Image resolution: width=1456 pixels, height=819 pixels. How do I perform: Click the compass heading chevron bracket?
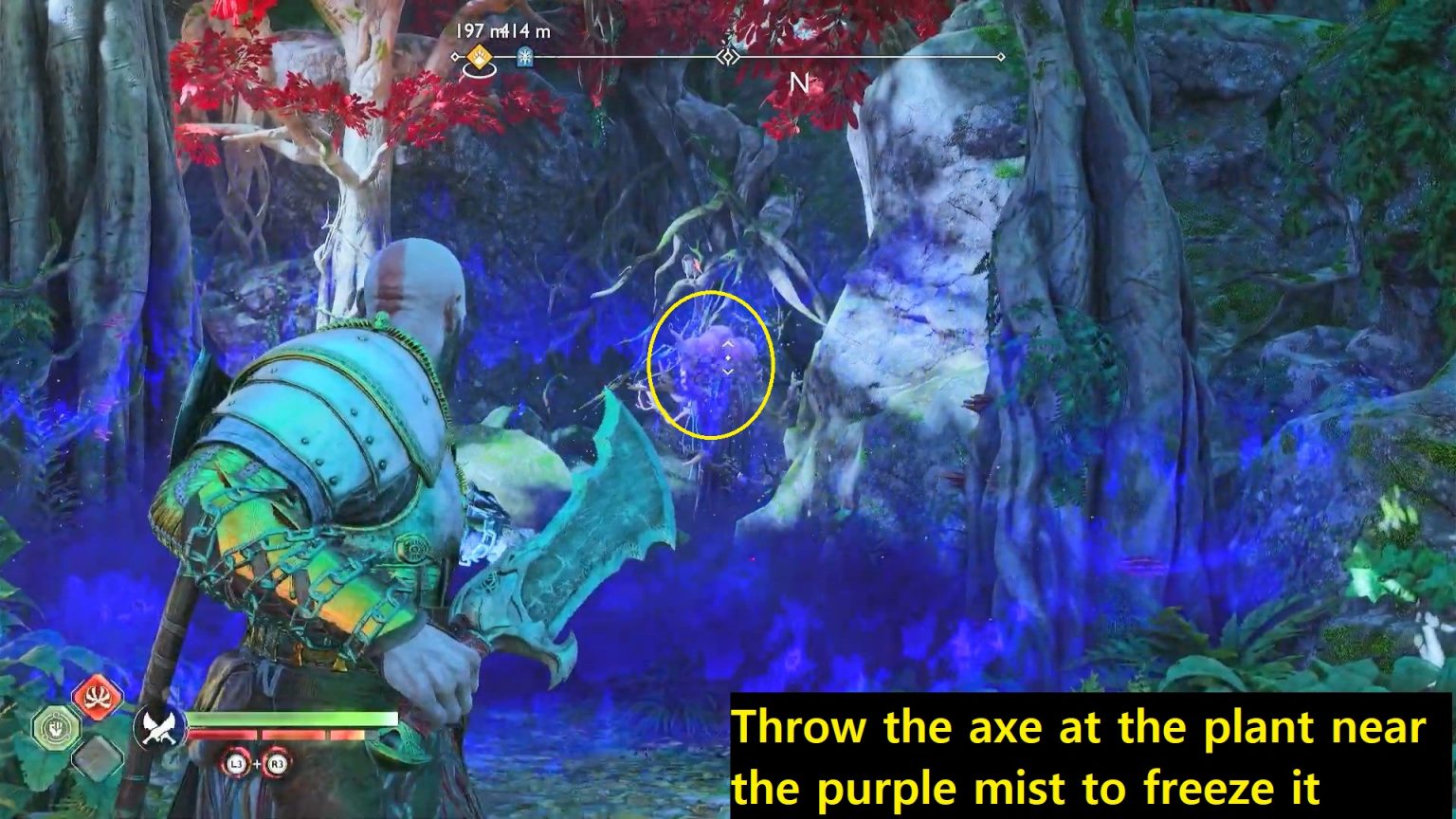729,57
